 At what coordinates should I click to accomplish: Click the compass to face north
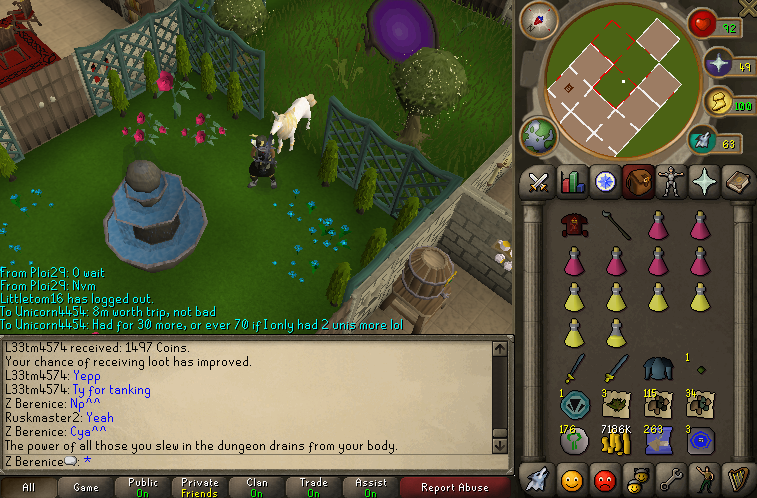pos(538,19)
